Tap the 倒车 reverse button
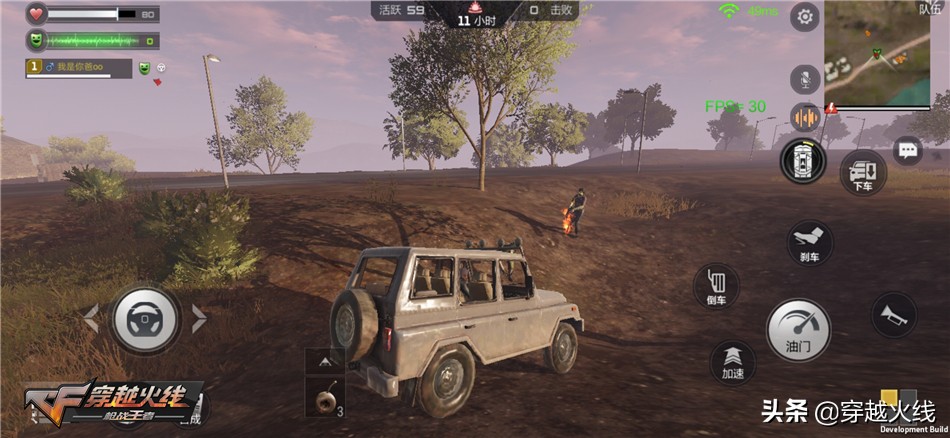This screenshot has height=438, width=950. coord(716,287)
